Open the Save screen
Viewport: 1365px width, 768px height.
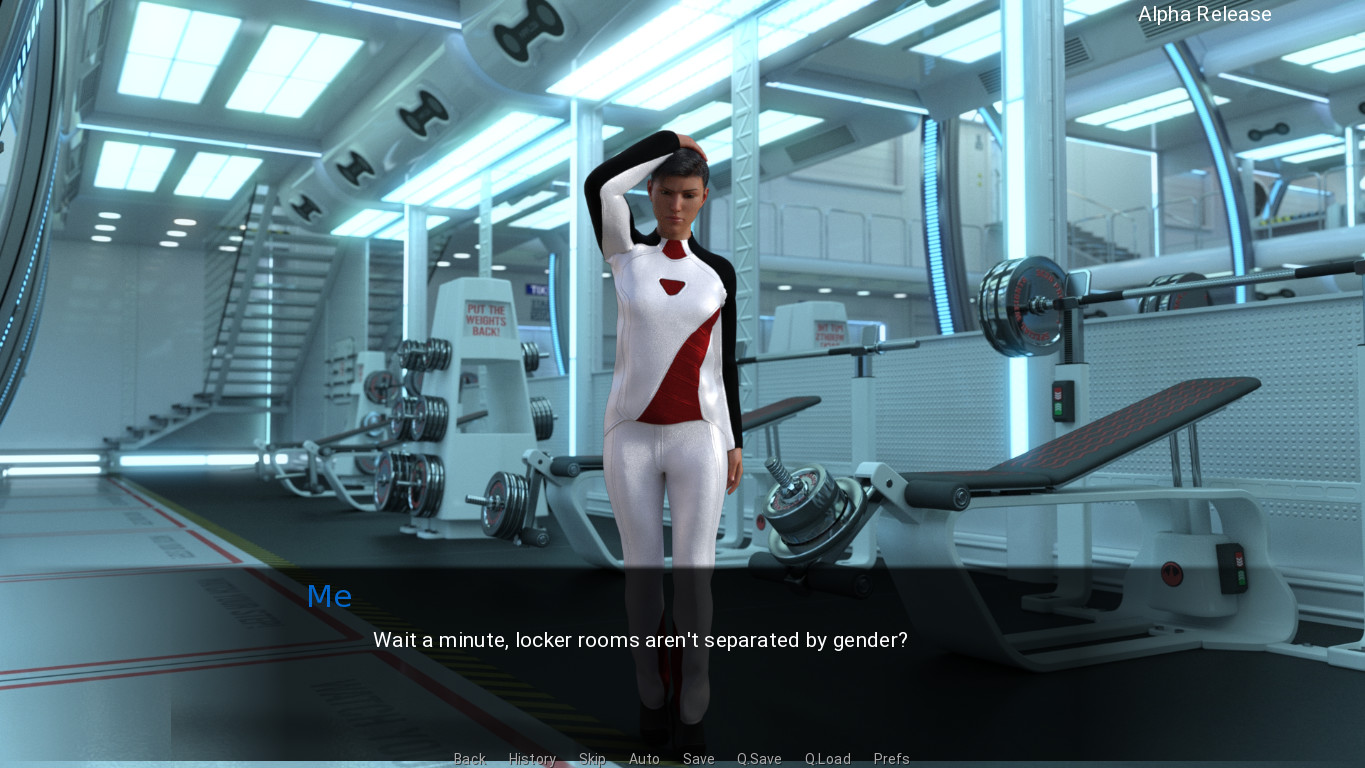(698, 759)
